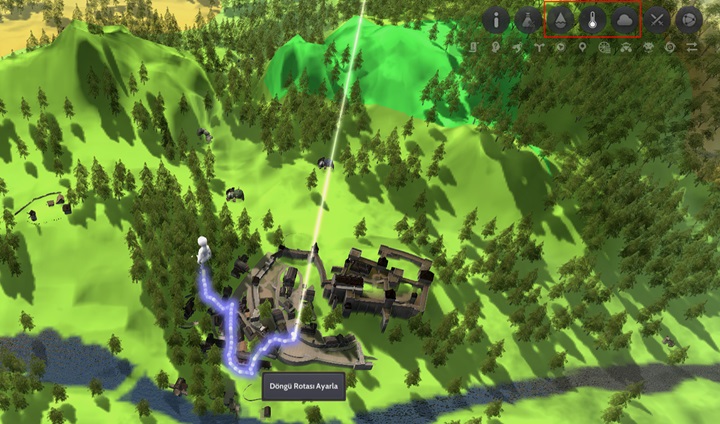Select the flask overlay icon
The image size is (720, 424).
[527, 20]
